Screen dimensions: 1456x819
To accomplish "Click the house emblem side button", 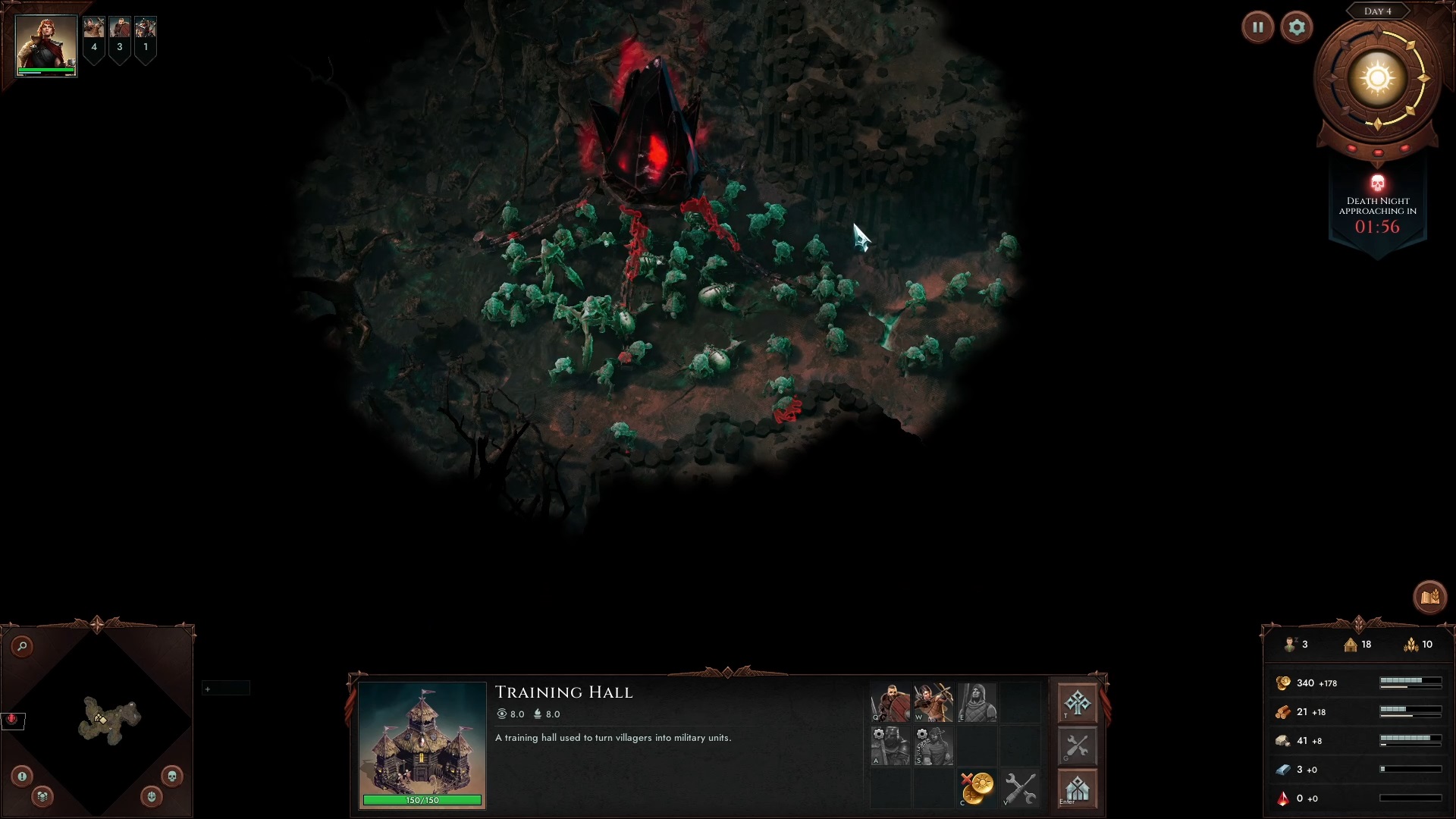I will click(x=1077, y=789).
